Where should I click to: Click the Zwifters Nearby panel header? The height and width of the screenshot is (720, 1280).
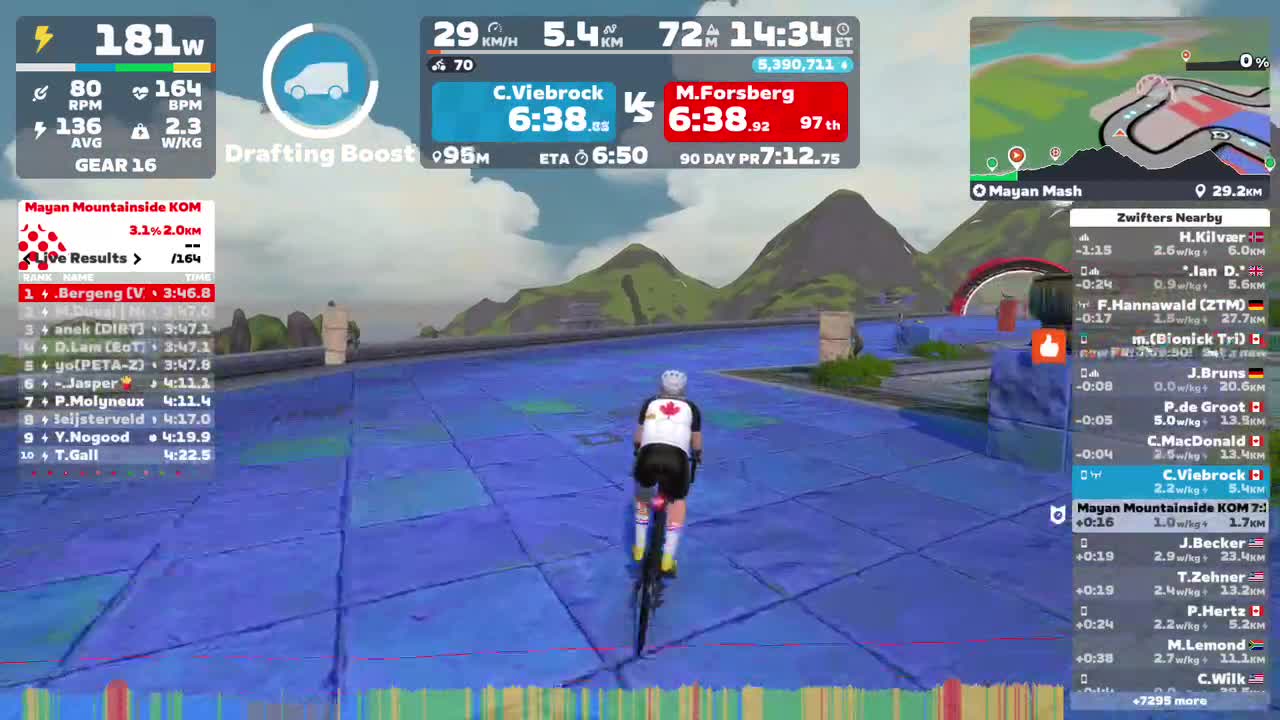click(1168, 217)
